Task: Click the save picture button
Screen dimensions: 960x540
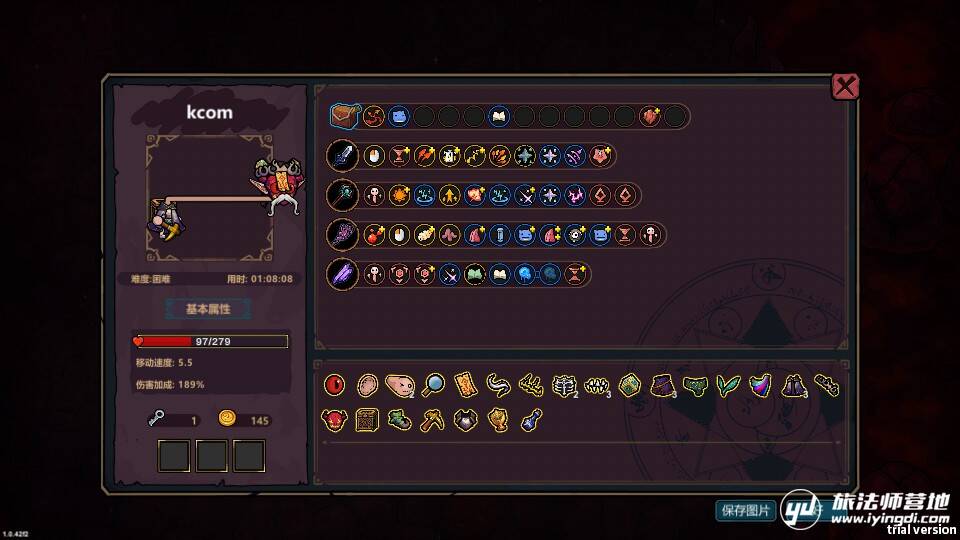Action: (x=746, y=510)
